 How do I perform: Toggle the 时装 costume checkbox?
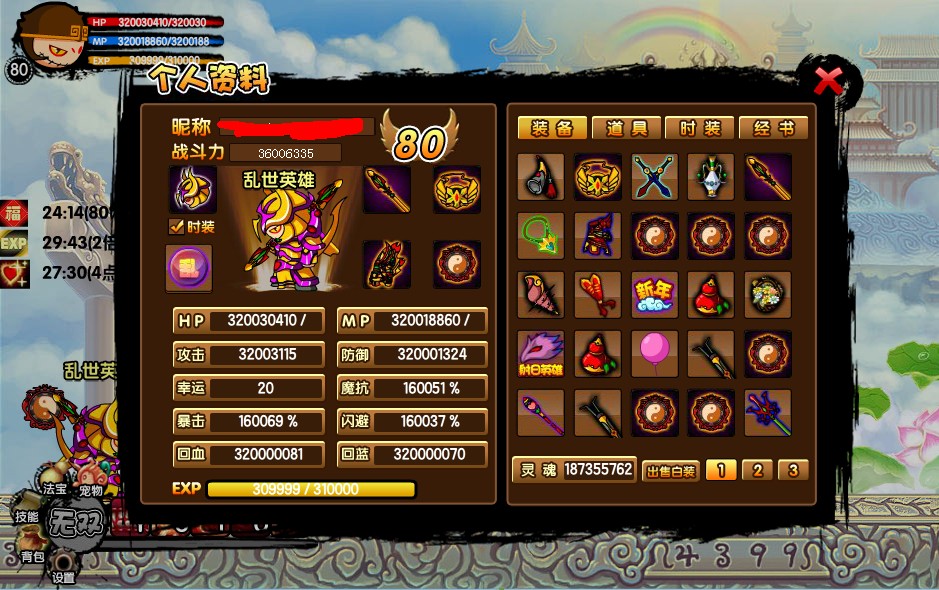click(176, 227)
